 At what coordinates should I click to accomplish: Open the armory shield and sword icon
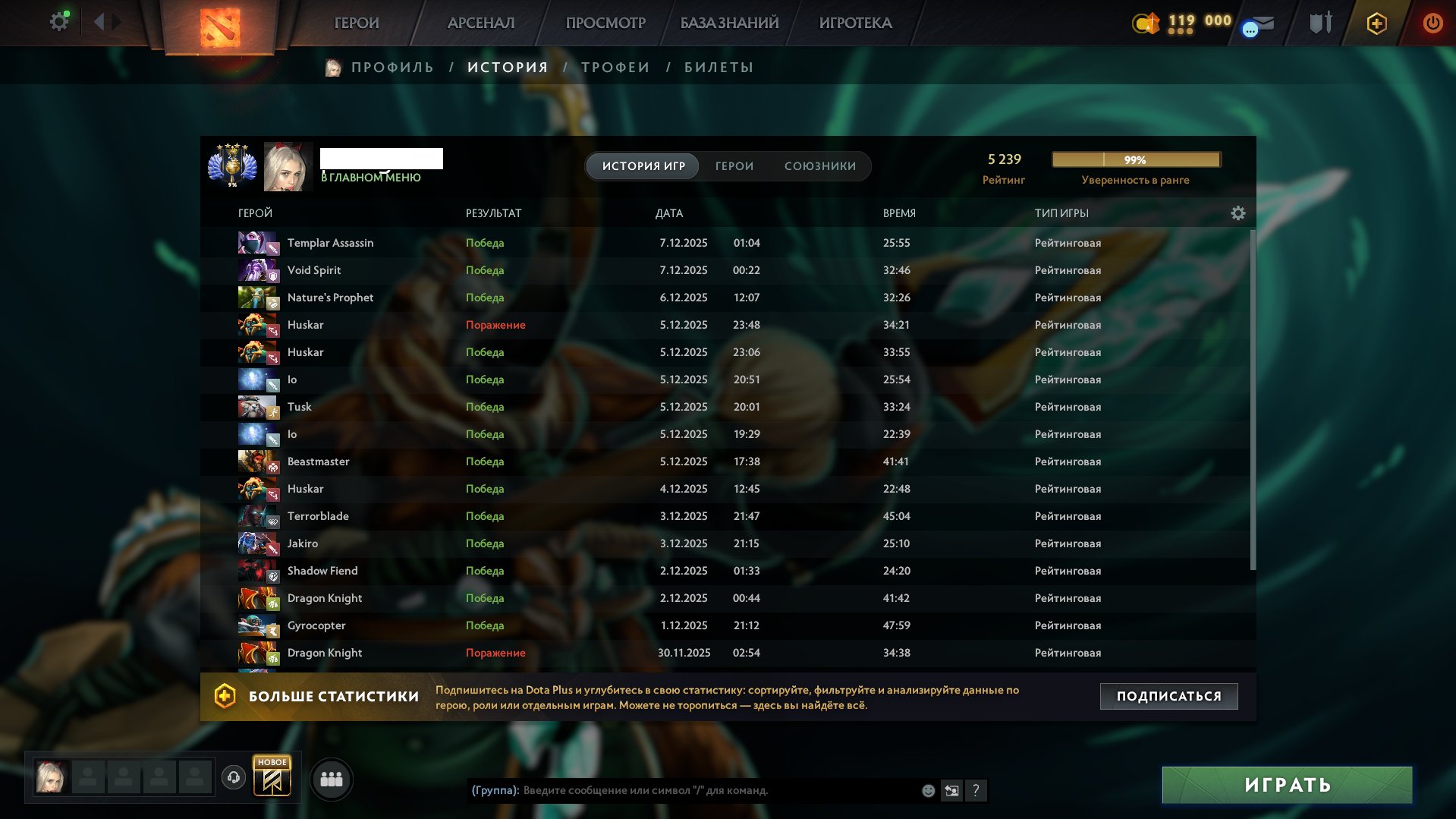1319,23
